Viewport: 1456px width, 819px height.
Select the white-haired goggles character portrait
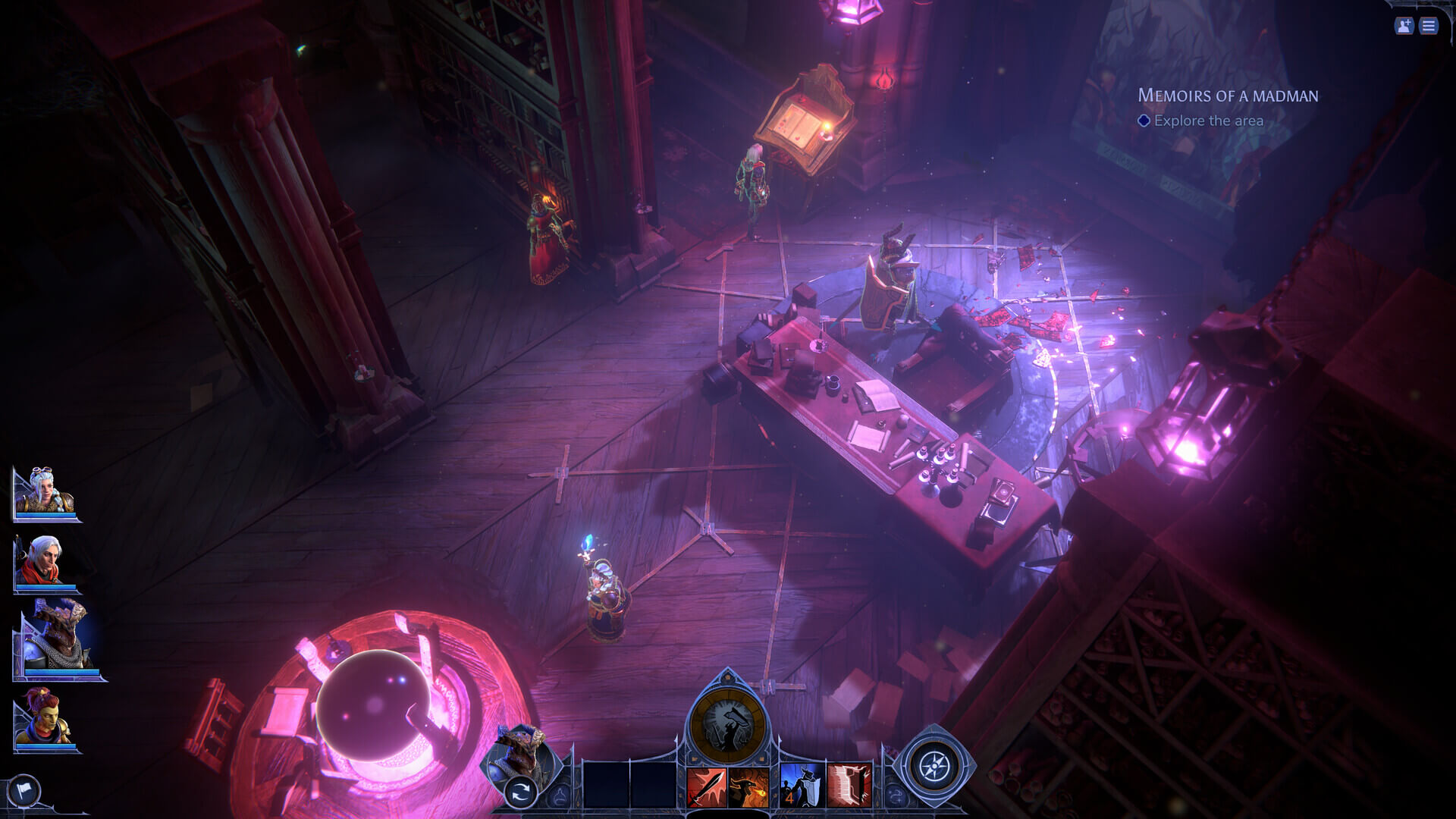44,493
